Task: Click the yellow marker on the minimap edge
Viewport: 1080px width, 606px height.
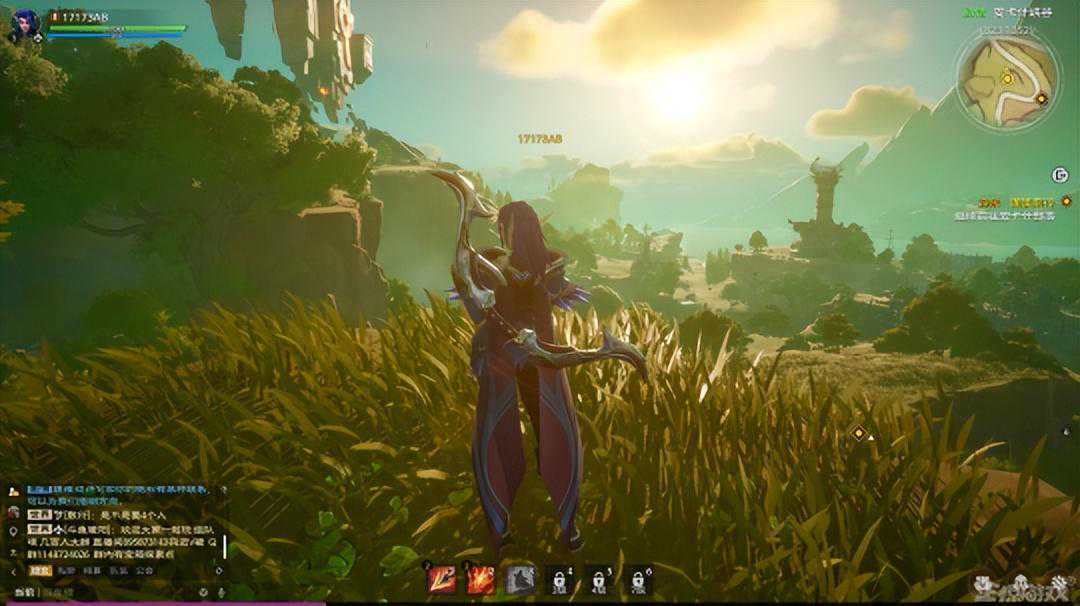Action: click(x=1041, y=98)
